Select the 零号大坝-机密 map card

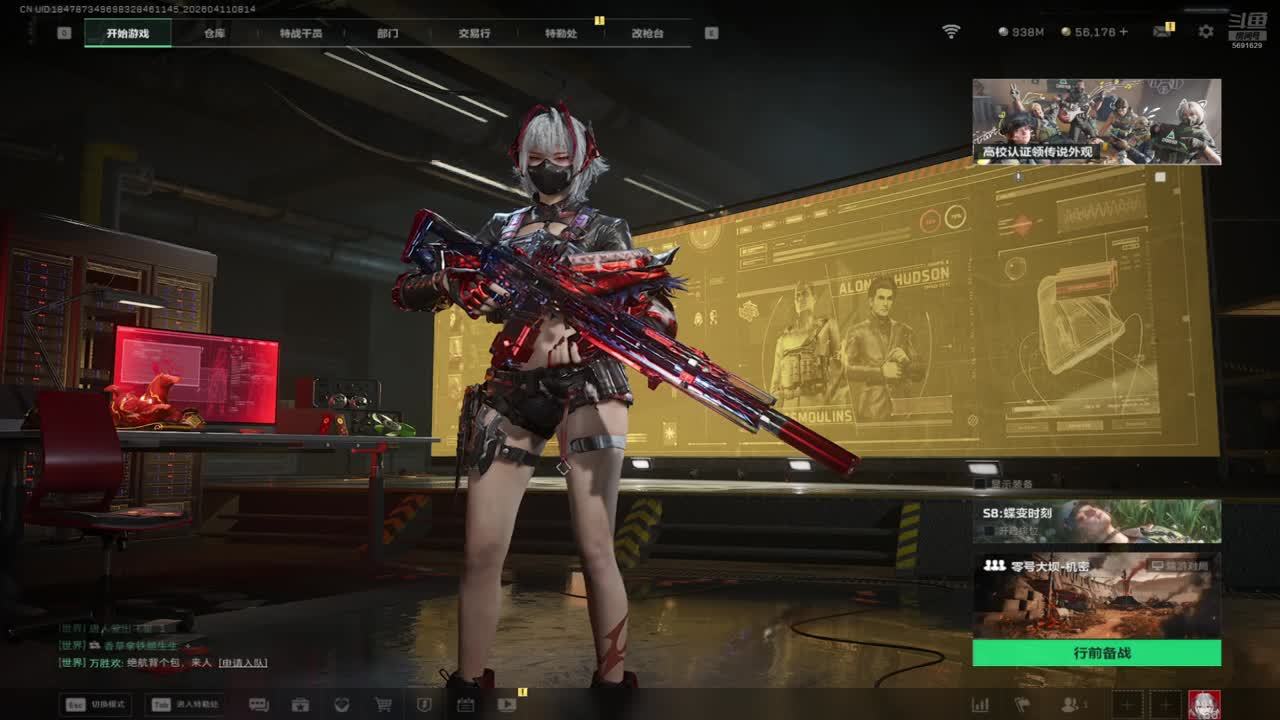(1096, 595)
